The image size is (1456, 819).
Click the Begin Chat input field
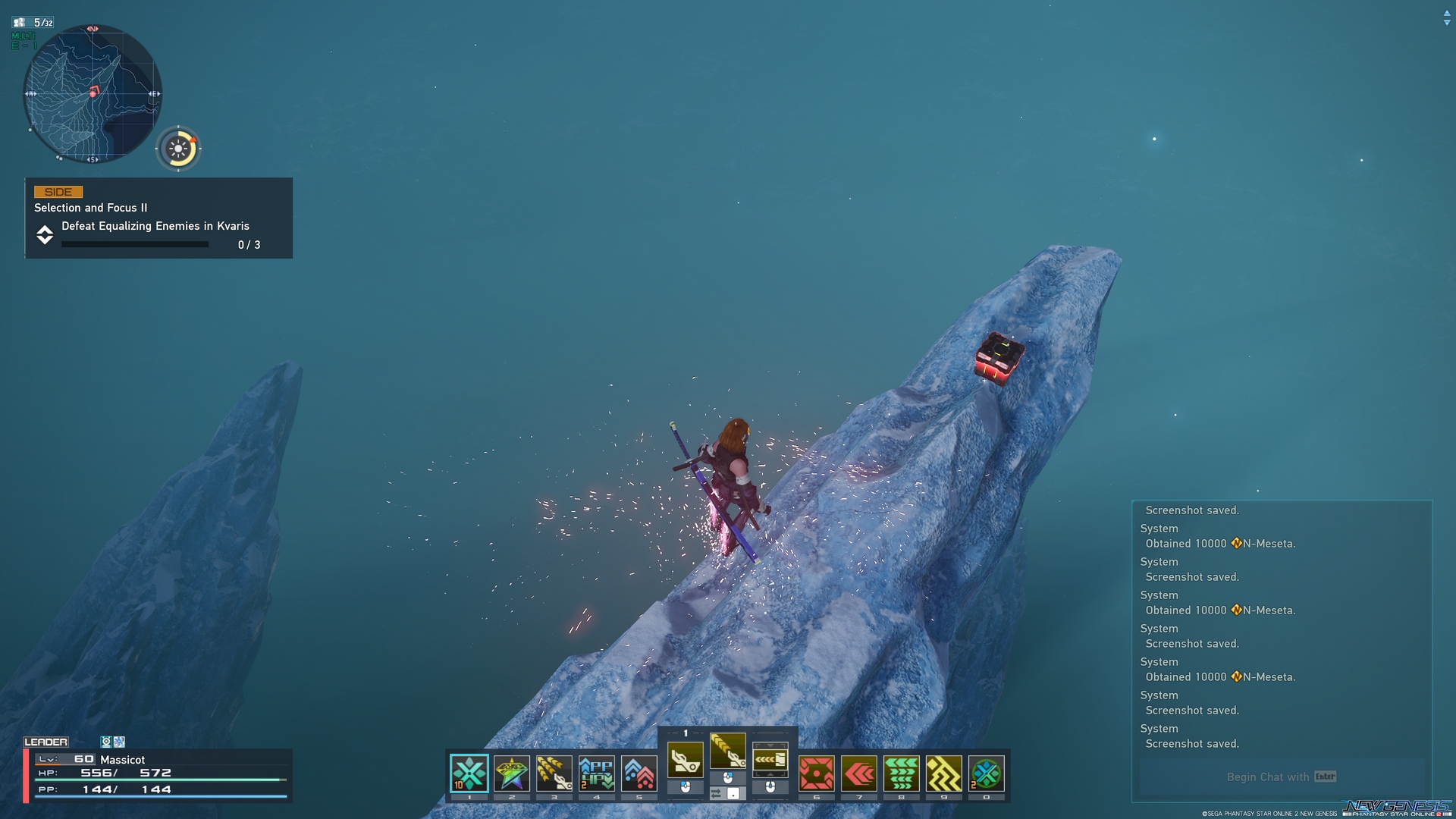pyautogui.click(x=1282, y=777)
